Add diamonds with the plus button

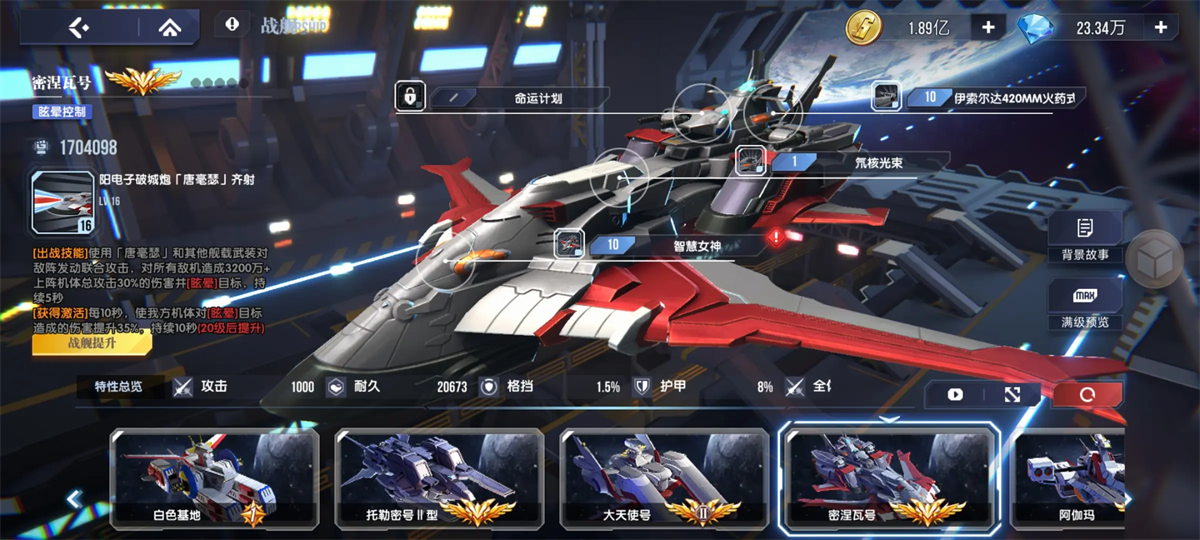point(1162,27)
